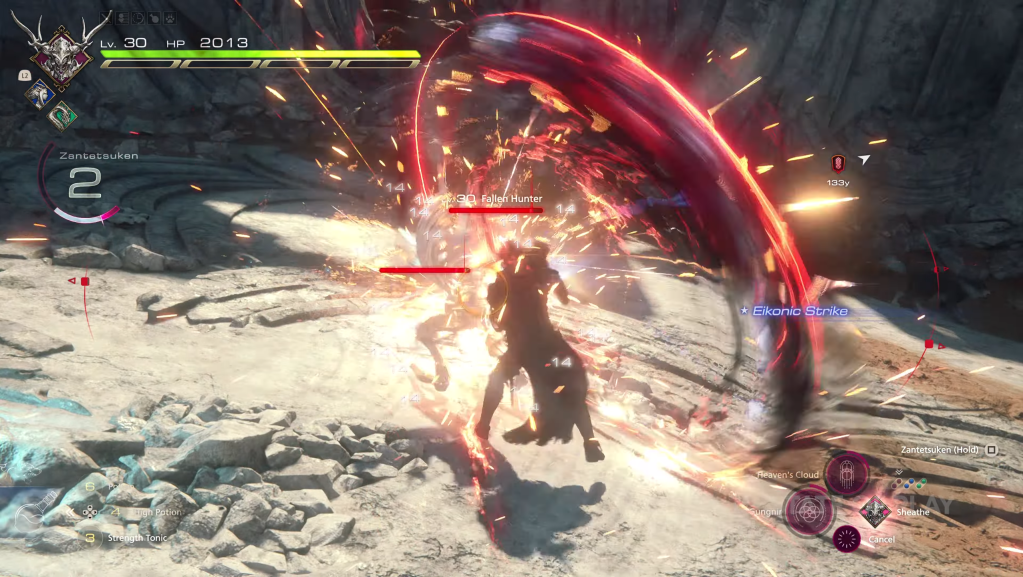
Task: Switch to the blue Shiva Eikon icon
Action: click(x=39, y=93)
